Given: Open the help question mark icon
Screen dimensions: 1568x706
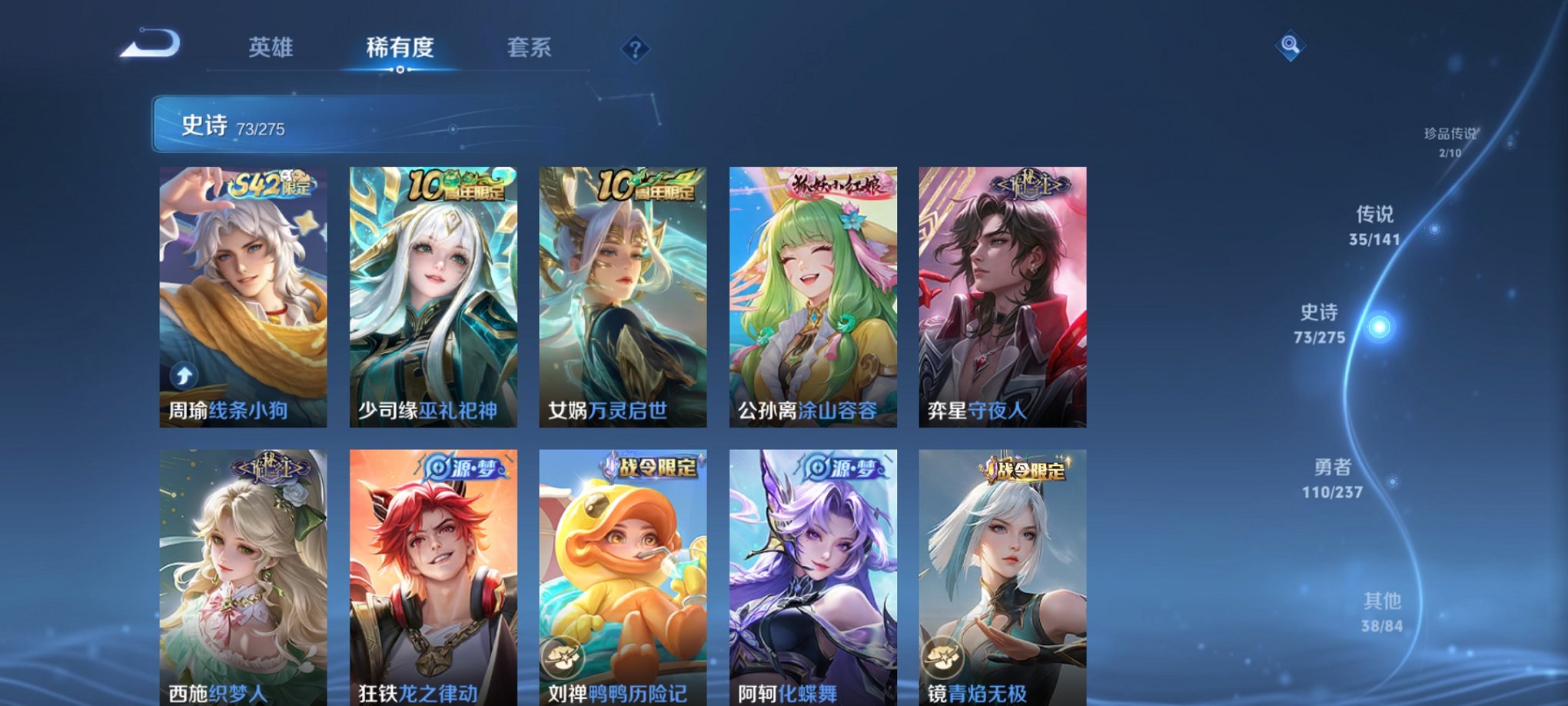Looking at the screenshot, I should pos(634,50).
